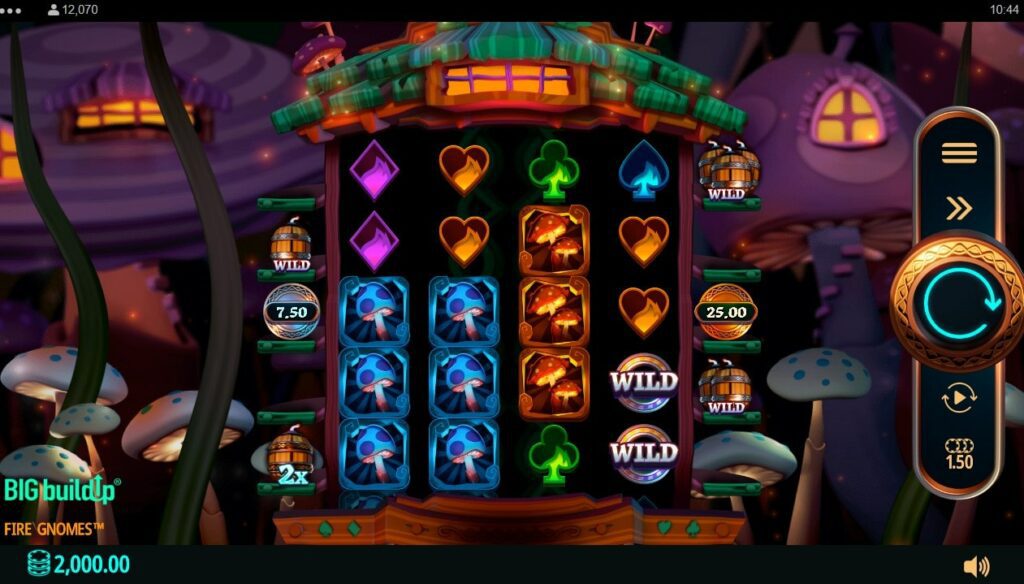Toggle the sound speaker icon

tap(976, 566)
